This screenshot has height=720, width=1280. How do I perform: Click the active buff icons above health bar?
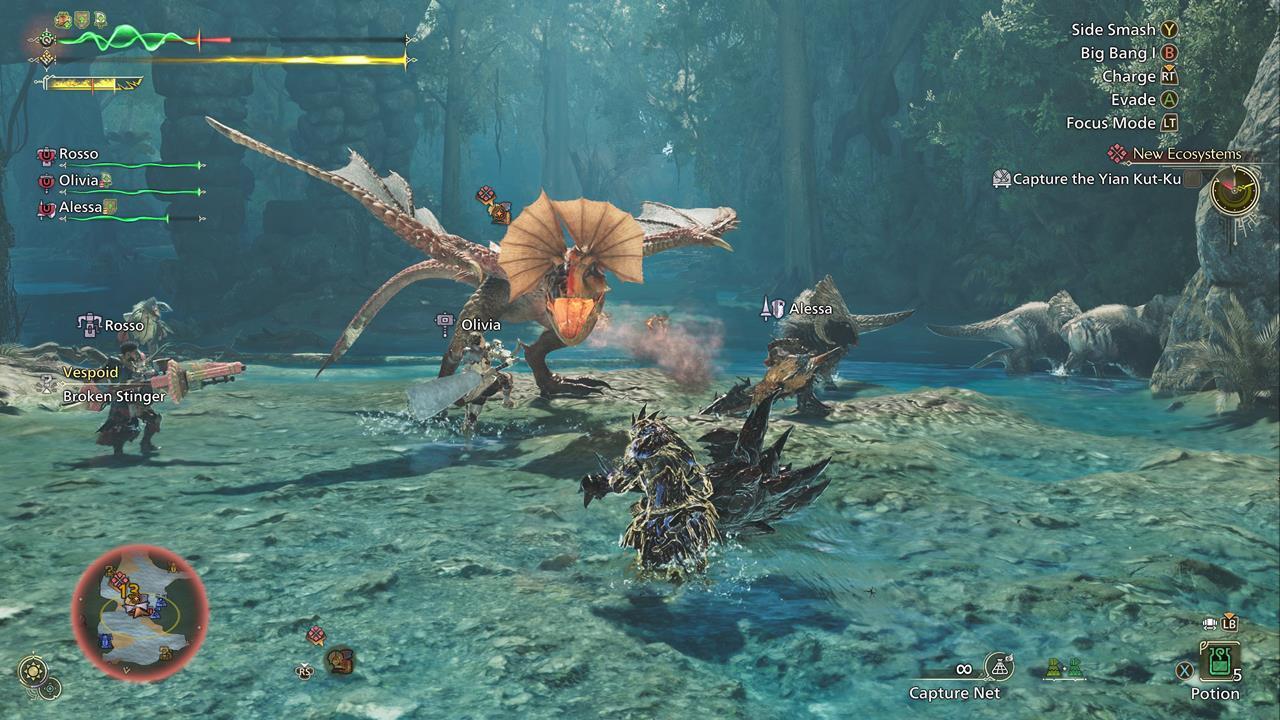tap(80, 19)
